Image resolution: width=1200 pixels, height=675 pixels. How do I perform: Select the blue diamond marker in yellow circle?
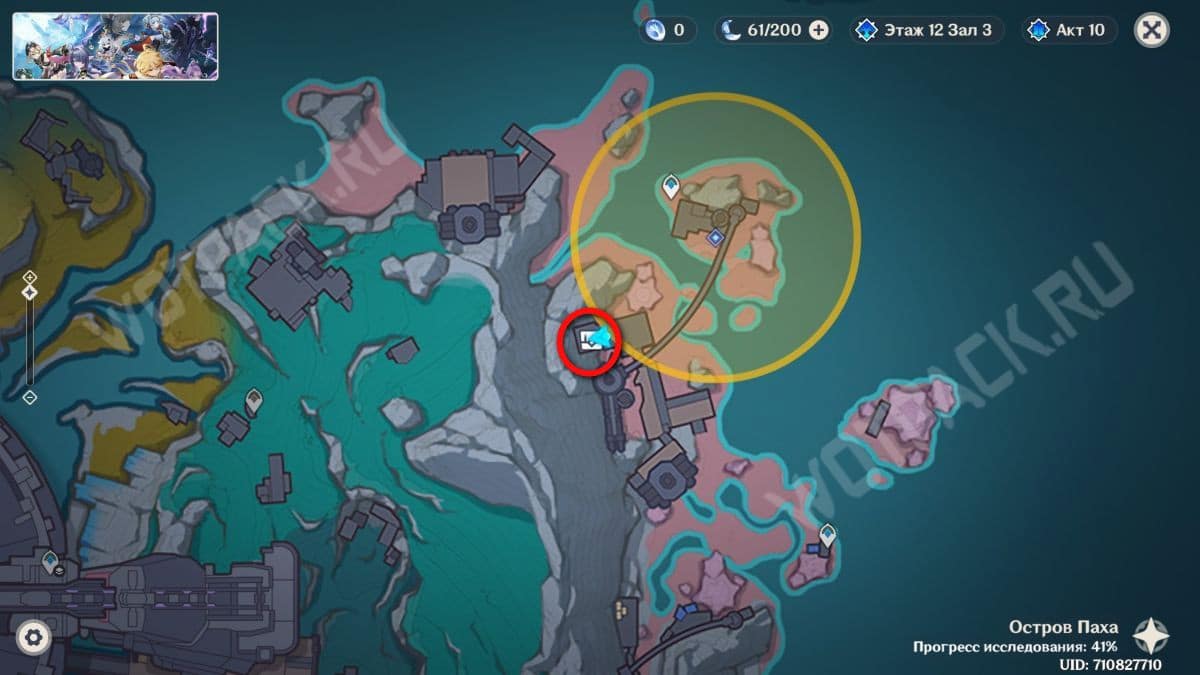pos(715,238)
